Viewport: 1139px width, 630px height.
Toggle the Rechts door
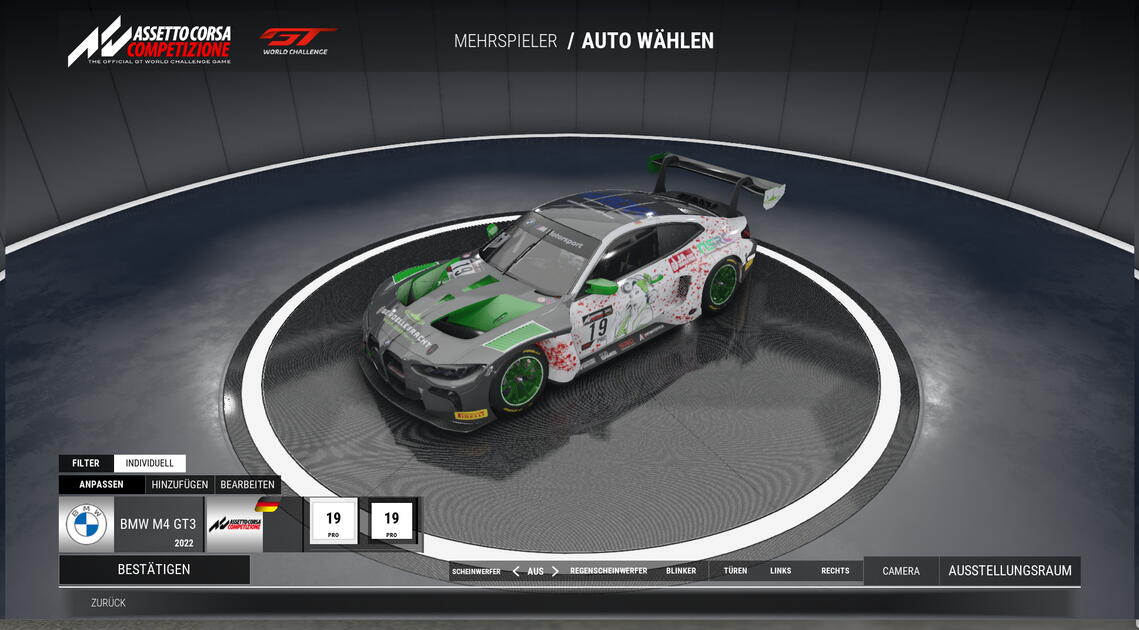(x=835, y=571)
